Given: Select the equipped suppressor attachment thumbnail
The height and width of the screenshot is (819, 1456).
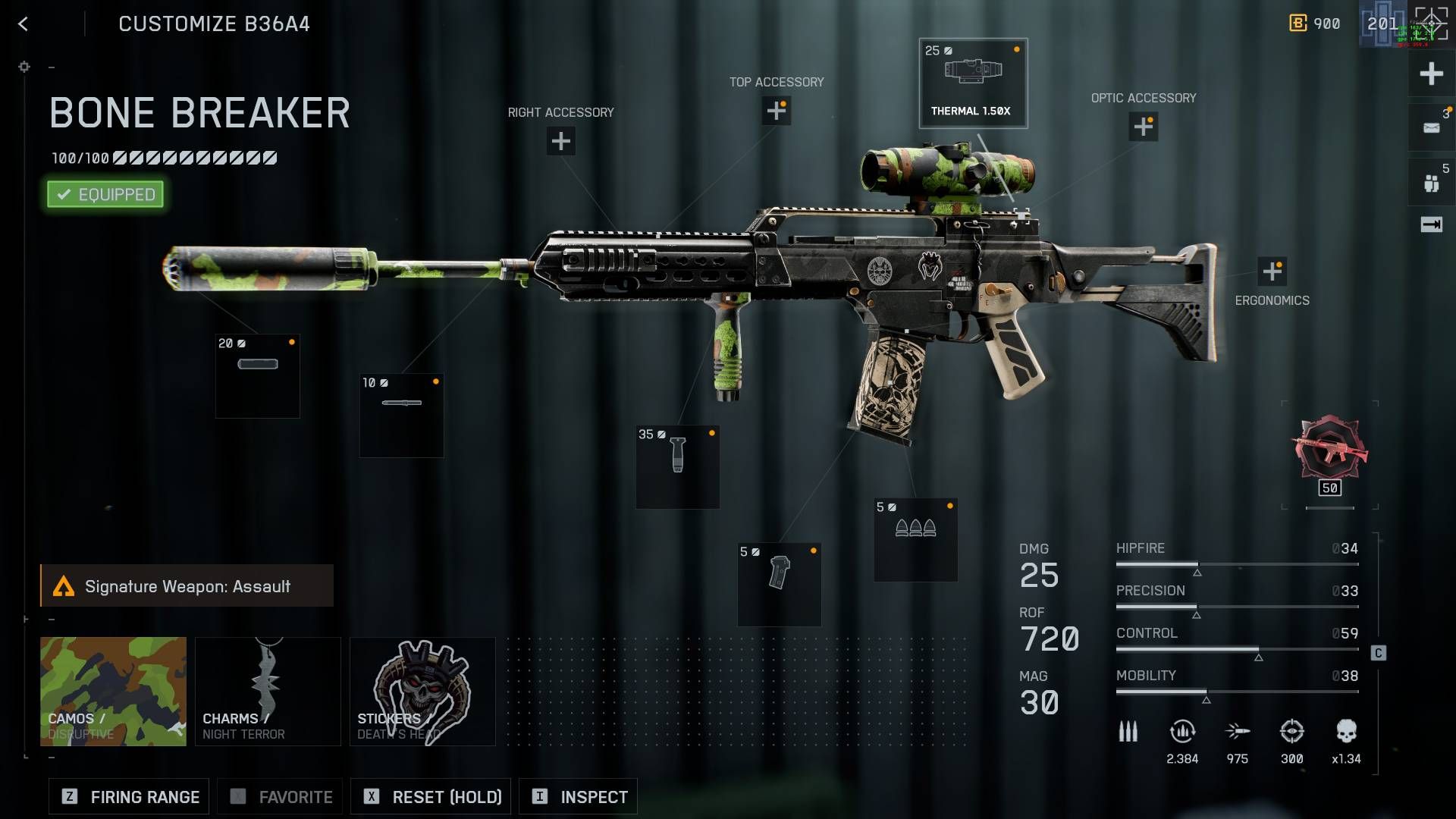Looking at the screenshot, I should [x=257, y=375].
